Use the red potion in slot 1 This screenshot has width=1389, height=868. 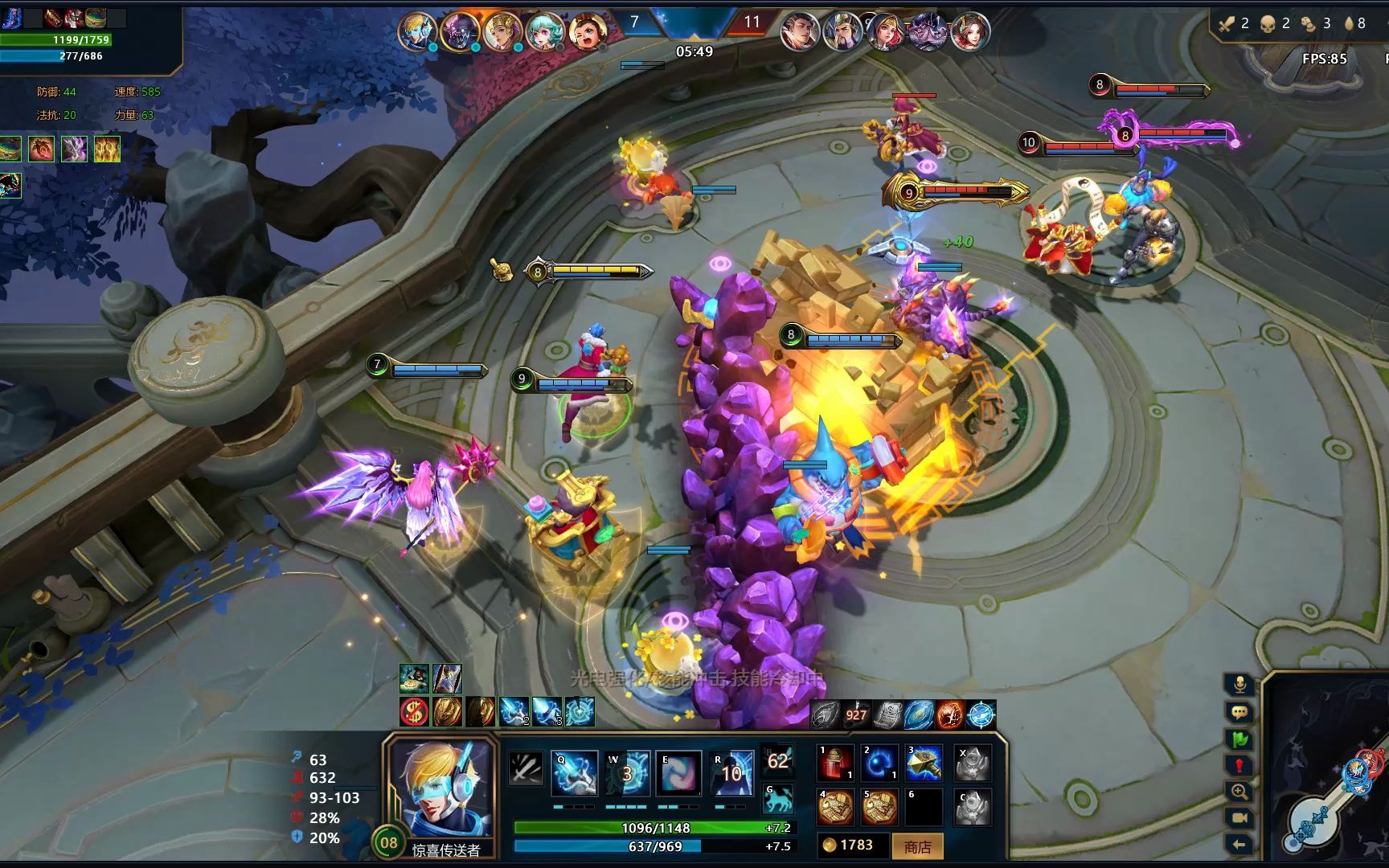pyautogui.click(x=834, y=764)
